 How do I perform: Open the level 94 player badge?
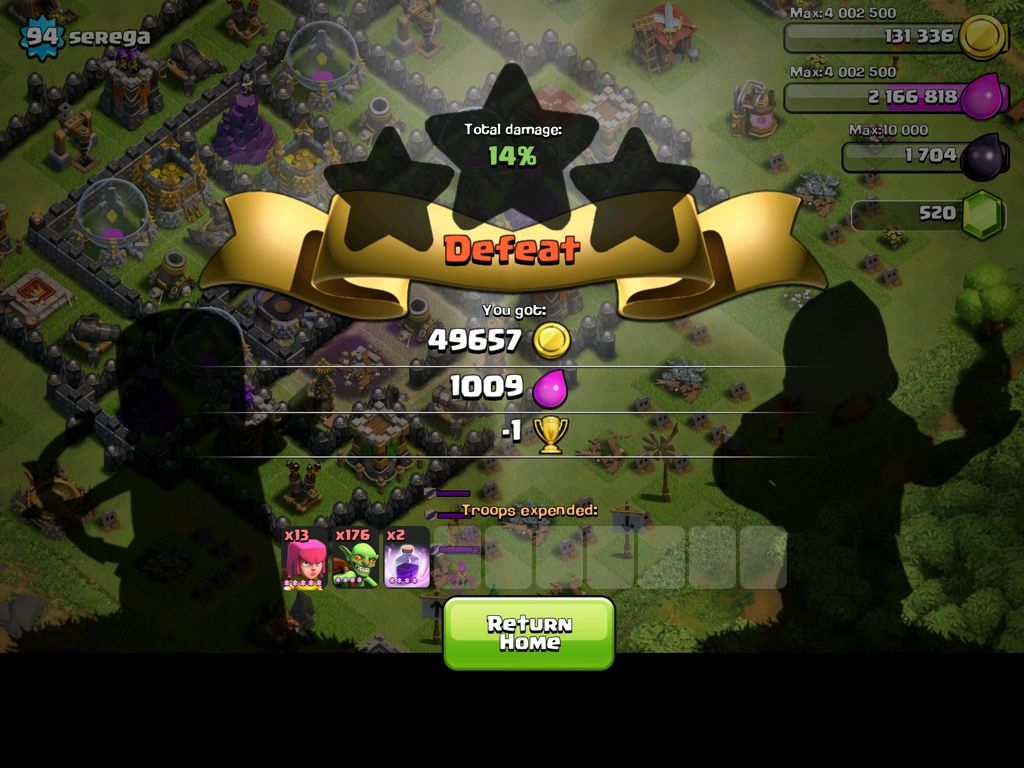(x=42, y=38)
